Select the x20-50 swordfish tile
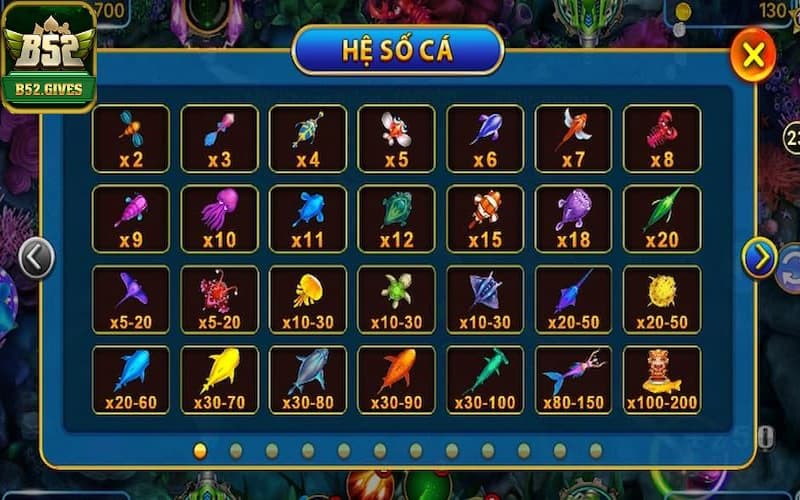 point(573,298)
